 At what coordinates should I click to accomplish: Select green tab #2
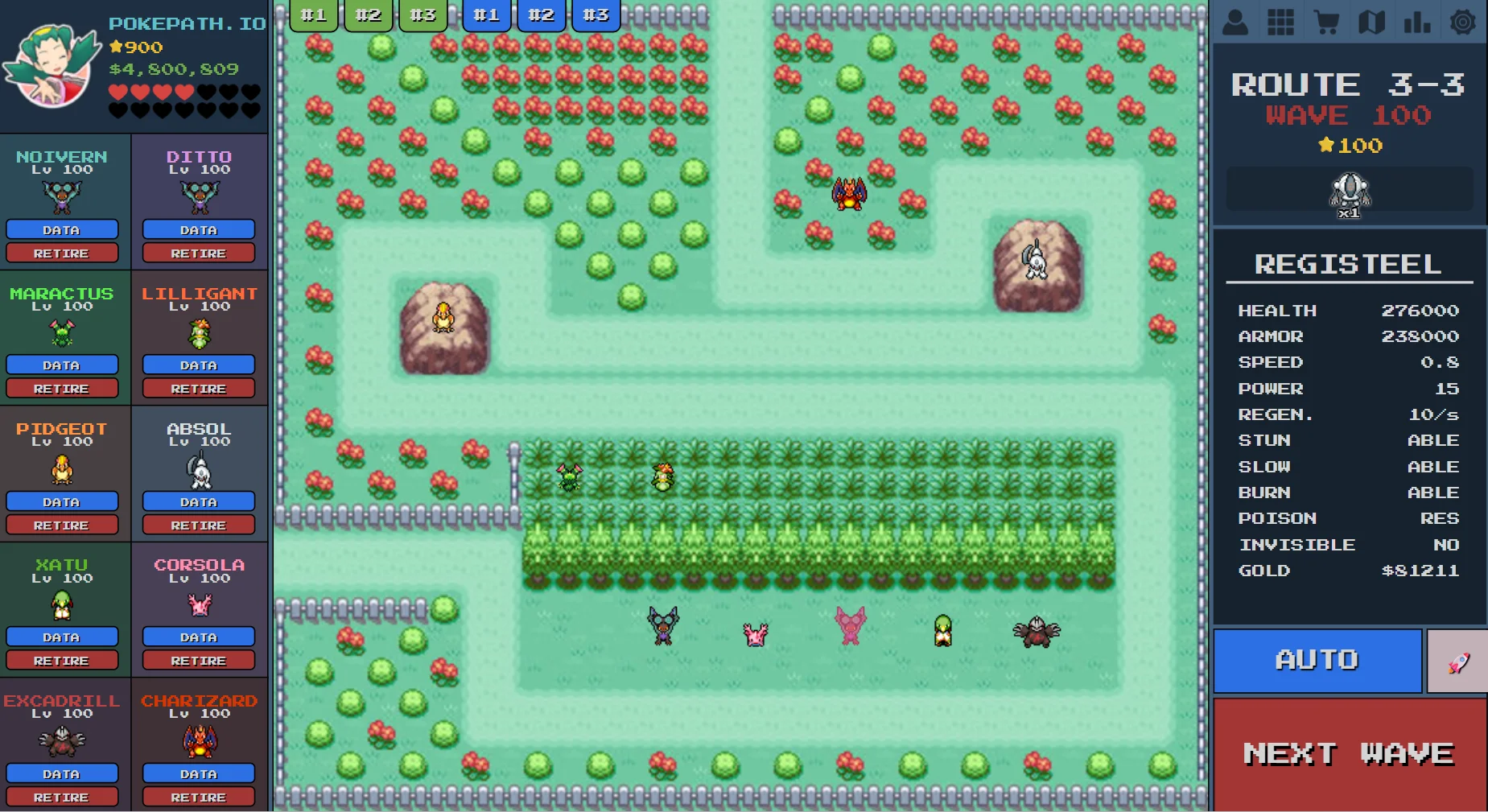[368, 14]
